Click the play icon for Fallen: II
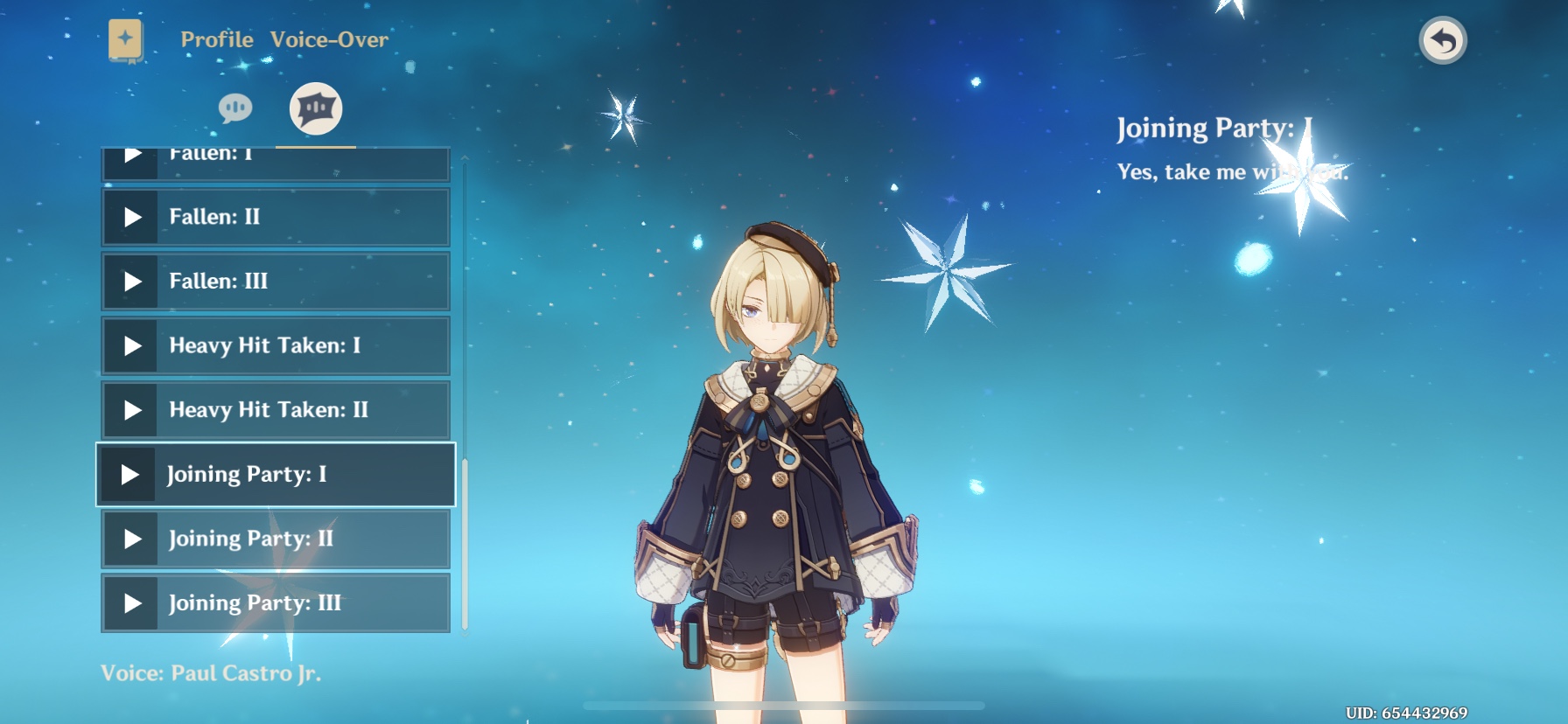This screenshot has width=1568, height=724. pos(133,217)
